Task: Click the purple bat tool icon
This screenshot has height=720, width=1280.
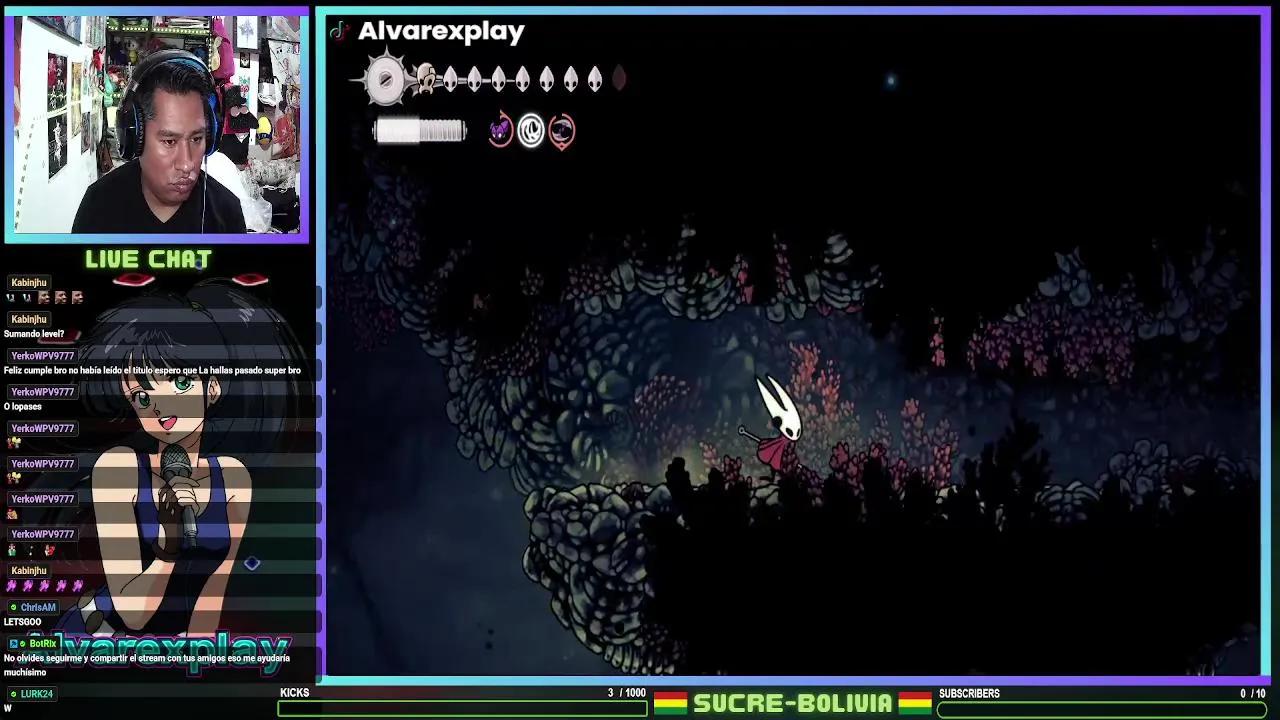Action: pos(500,130)
